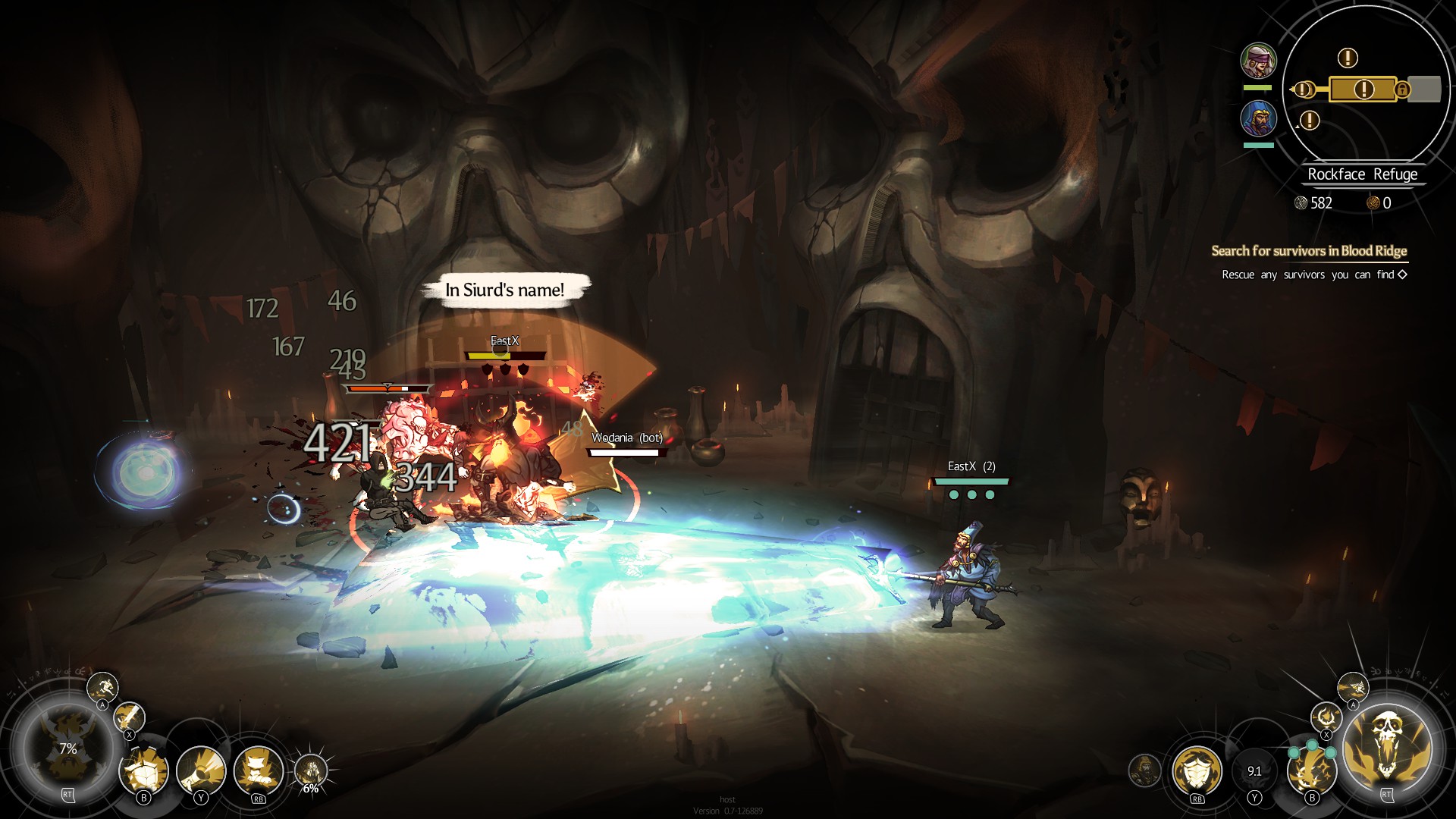The width and height of the screenshot is (1456, 819).
Task: Select the blue-hooded bearded party portrait
Action: point(1258,118)
